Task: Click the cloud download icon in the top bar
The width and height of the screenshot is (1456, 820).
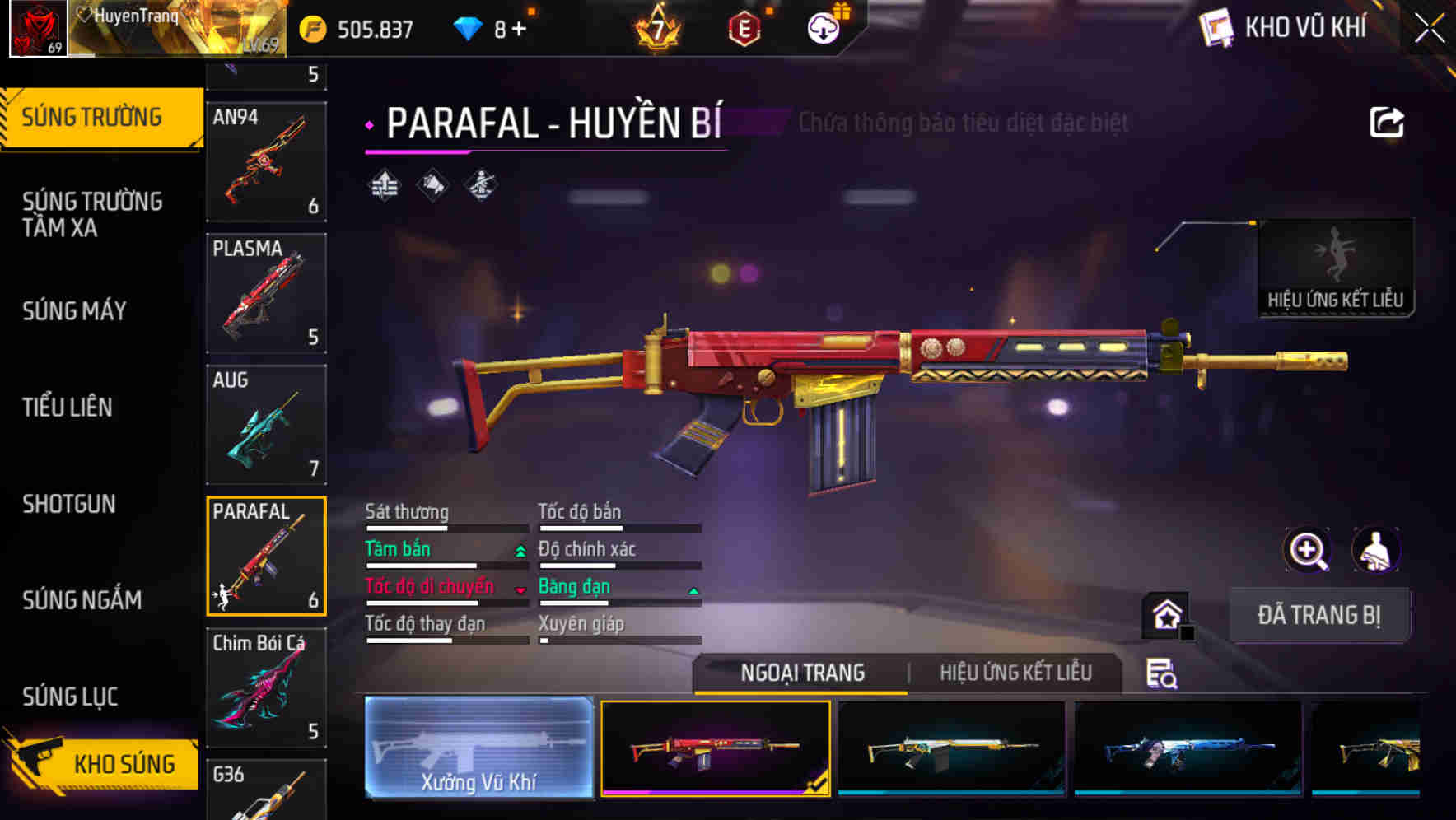Action: pos(823,26)
